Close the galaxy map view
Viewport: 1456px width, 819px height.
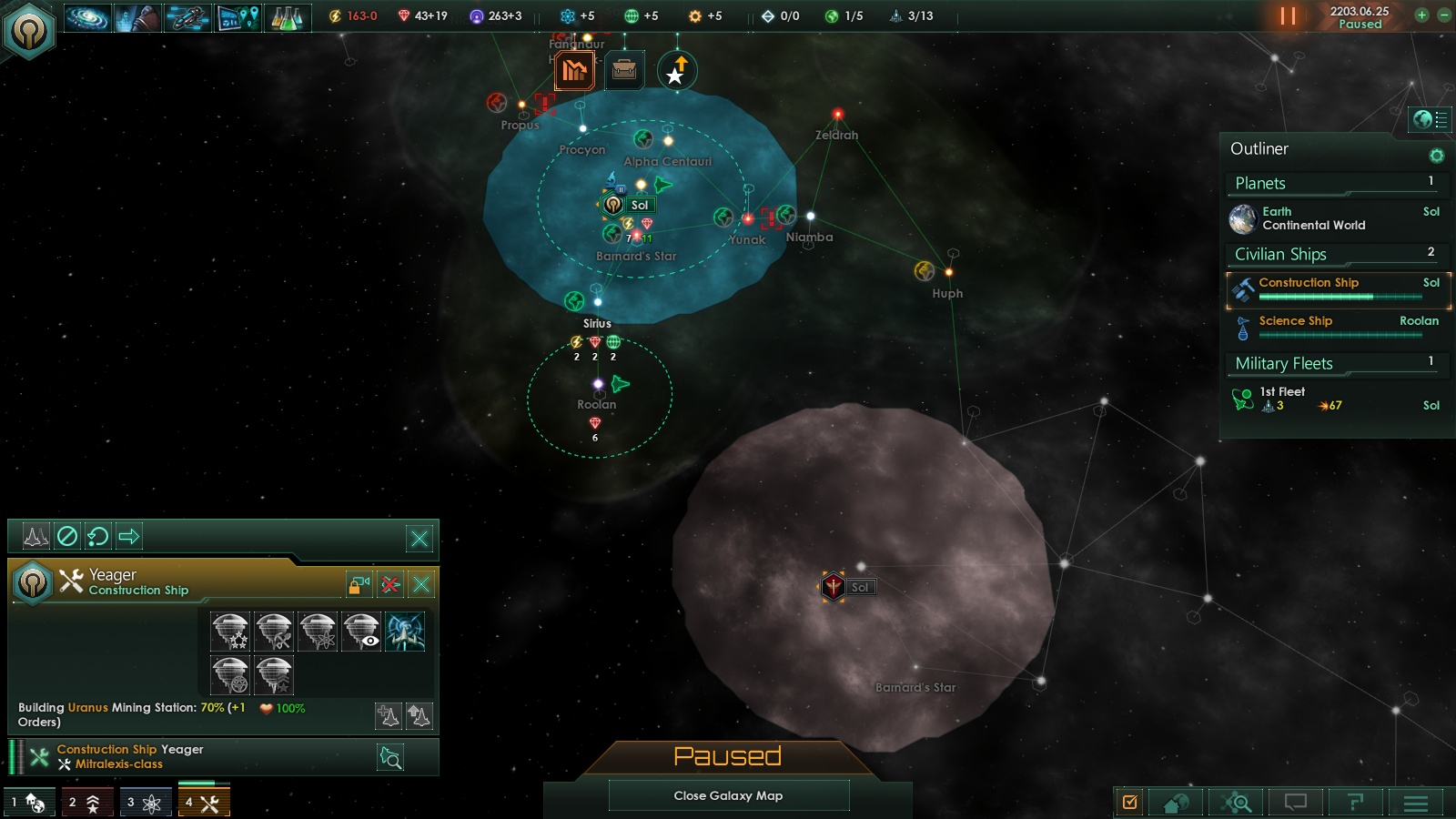coord(728,795)
